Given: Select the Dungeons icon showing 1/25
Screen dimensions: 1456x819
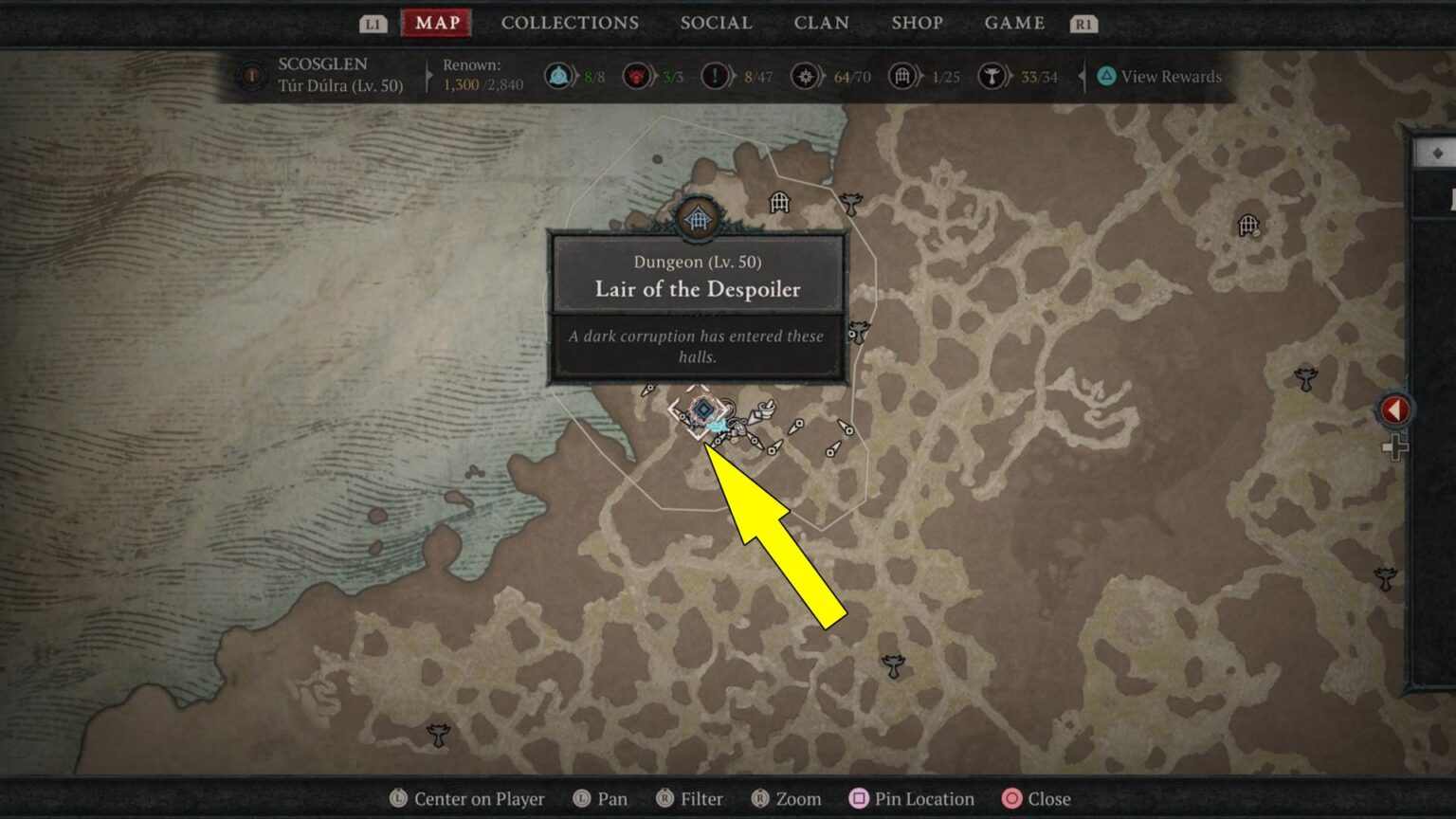Looking at the screenshot, I should pos(902,76).
